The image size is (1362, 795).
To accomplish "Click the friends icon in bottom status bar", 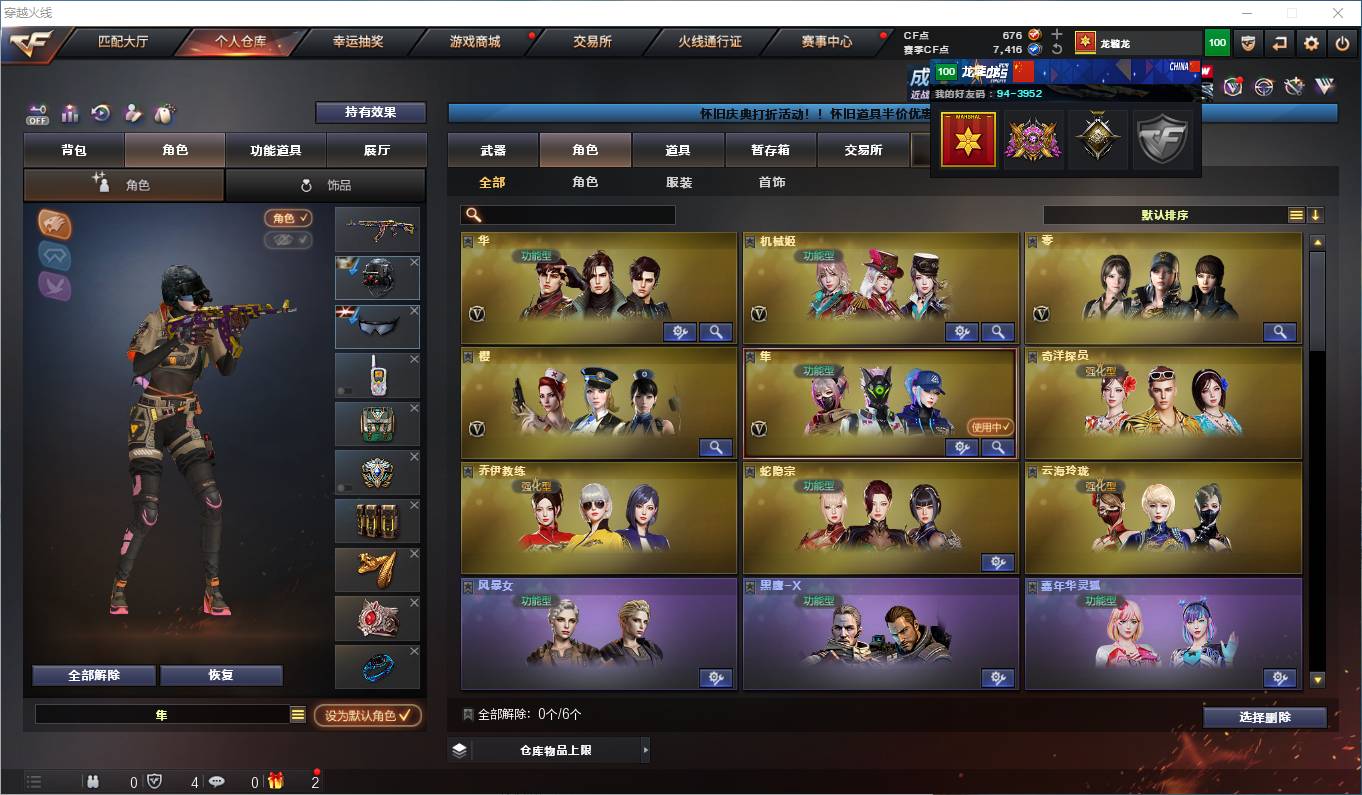I will click(91, 784).
